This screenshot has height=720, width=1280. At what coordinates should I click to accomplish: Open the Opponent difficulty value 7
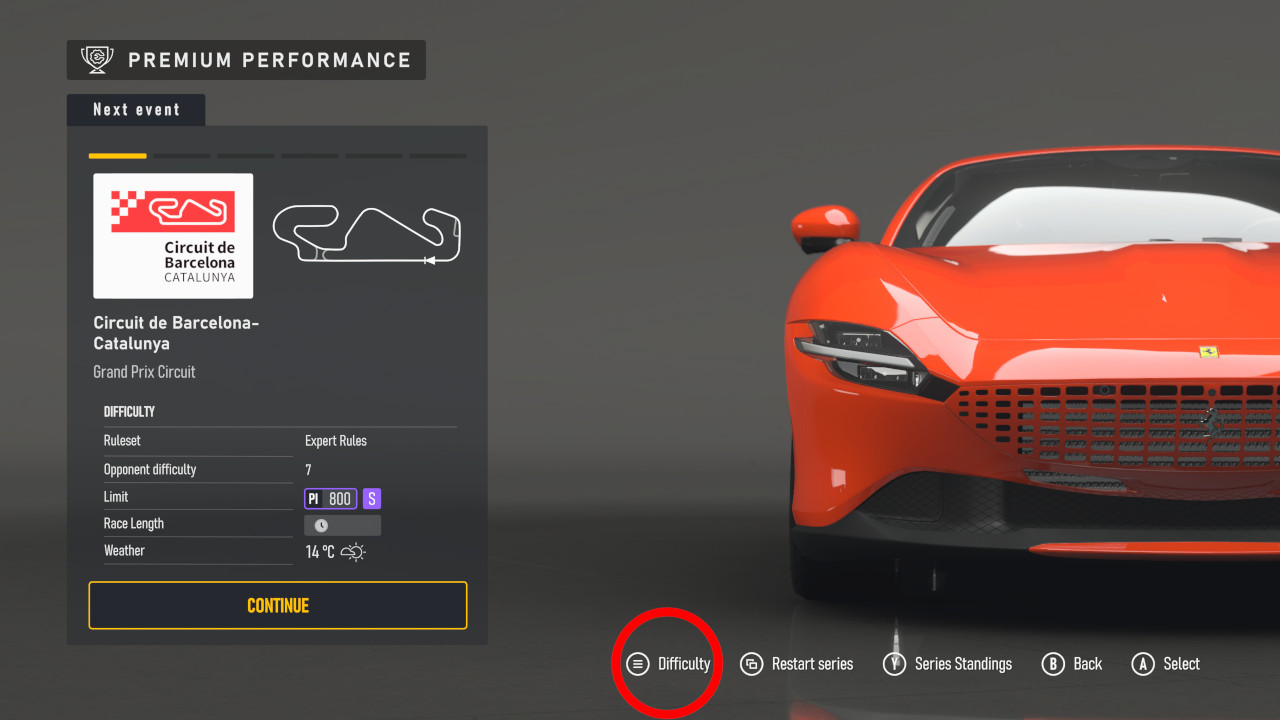[x=308, y=469]
